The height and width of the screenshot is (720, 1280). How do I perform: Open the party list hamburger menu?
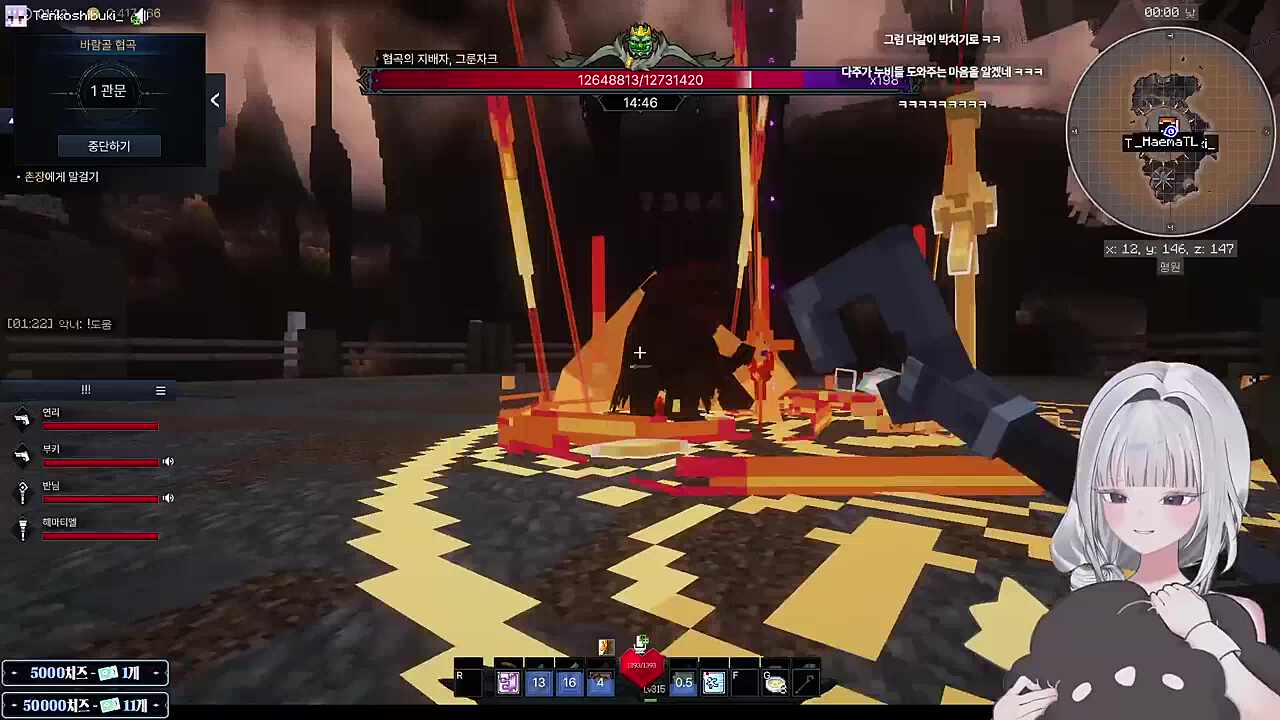point(160,391)
